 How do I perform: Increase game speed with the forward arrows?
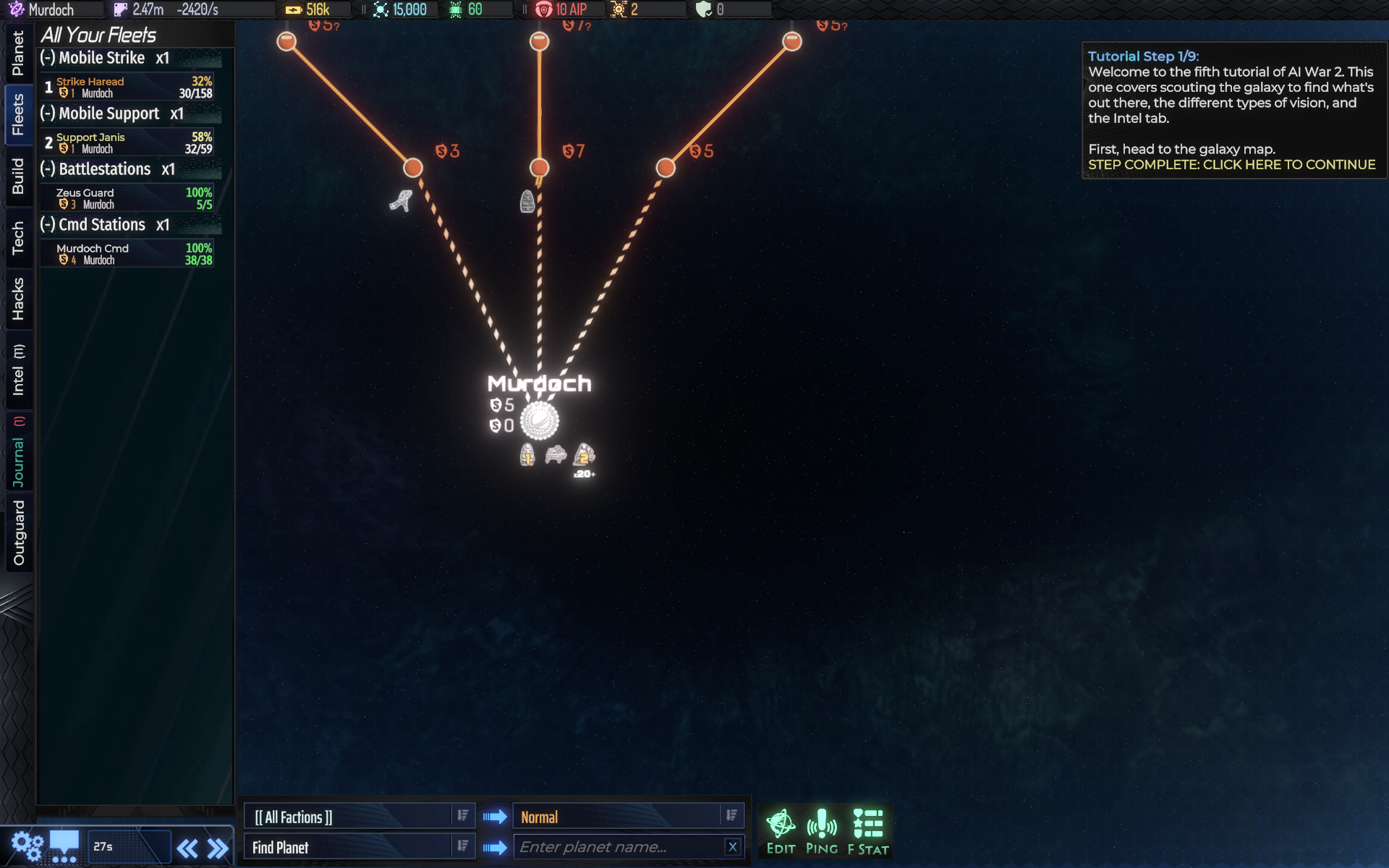(x=218, y=848)
